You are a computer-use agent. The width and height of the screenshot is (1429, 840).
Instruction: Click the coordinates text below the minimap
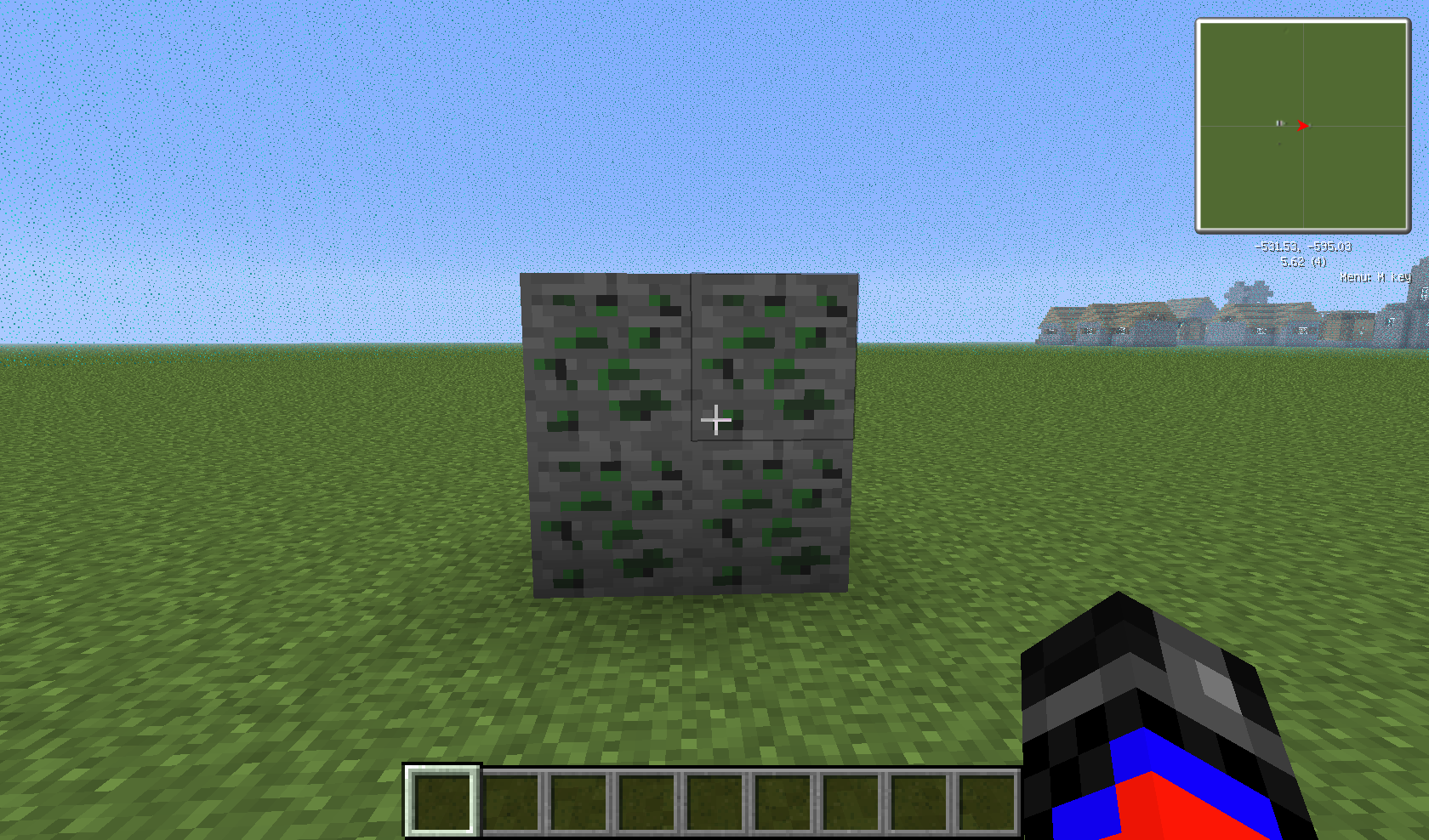pos(1301,248)
